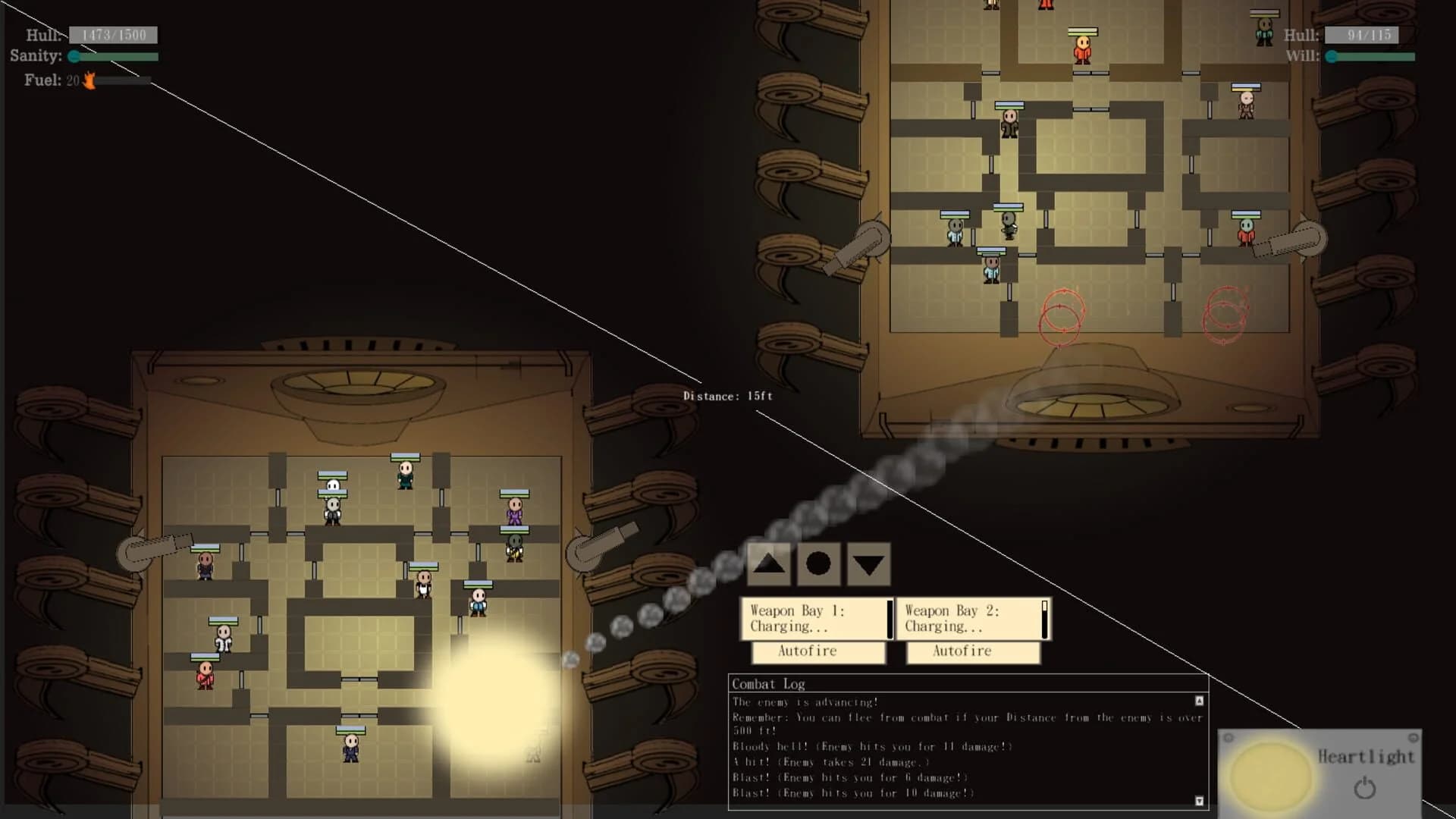Enable Autofire for Weapon Bay 2
Screen dimensions: 1456x819
[974, 651]
